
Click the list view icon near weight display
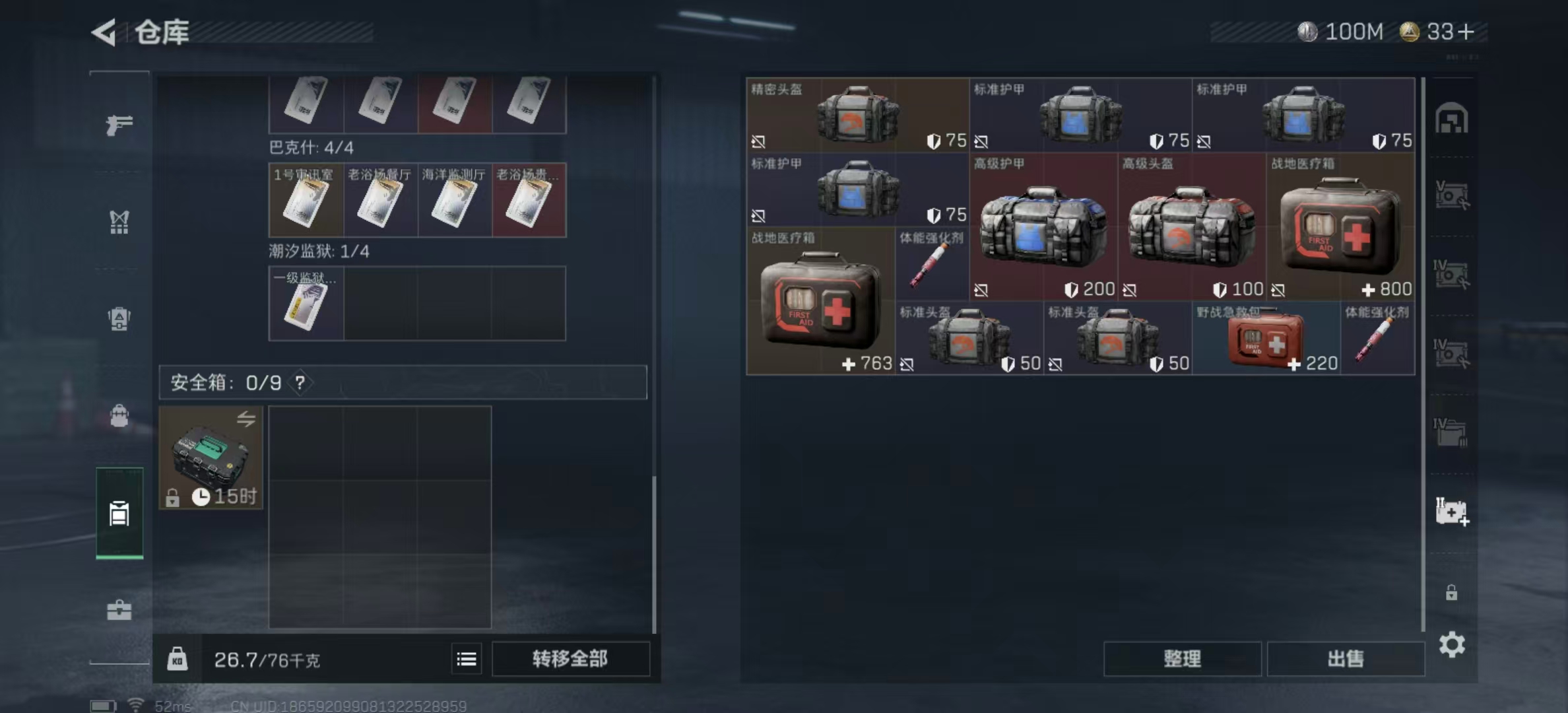467,658
